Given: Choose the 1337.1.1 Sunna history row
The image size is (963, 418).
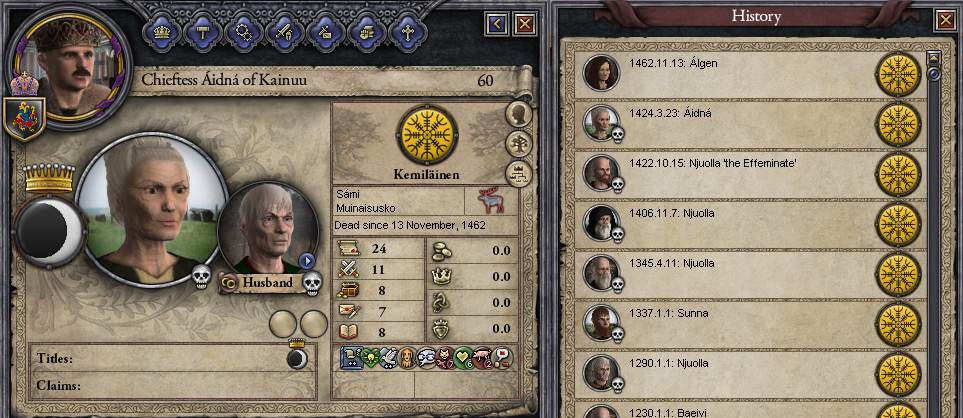Looking at the screenshot, I should 740,322.
